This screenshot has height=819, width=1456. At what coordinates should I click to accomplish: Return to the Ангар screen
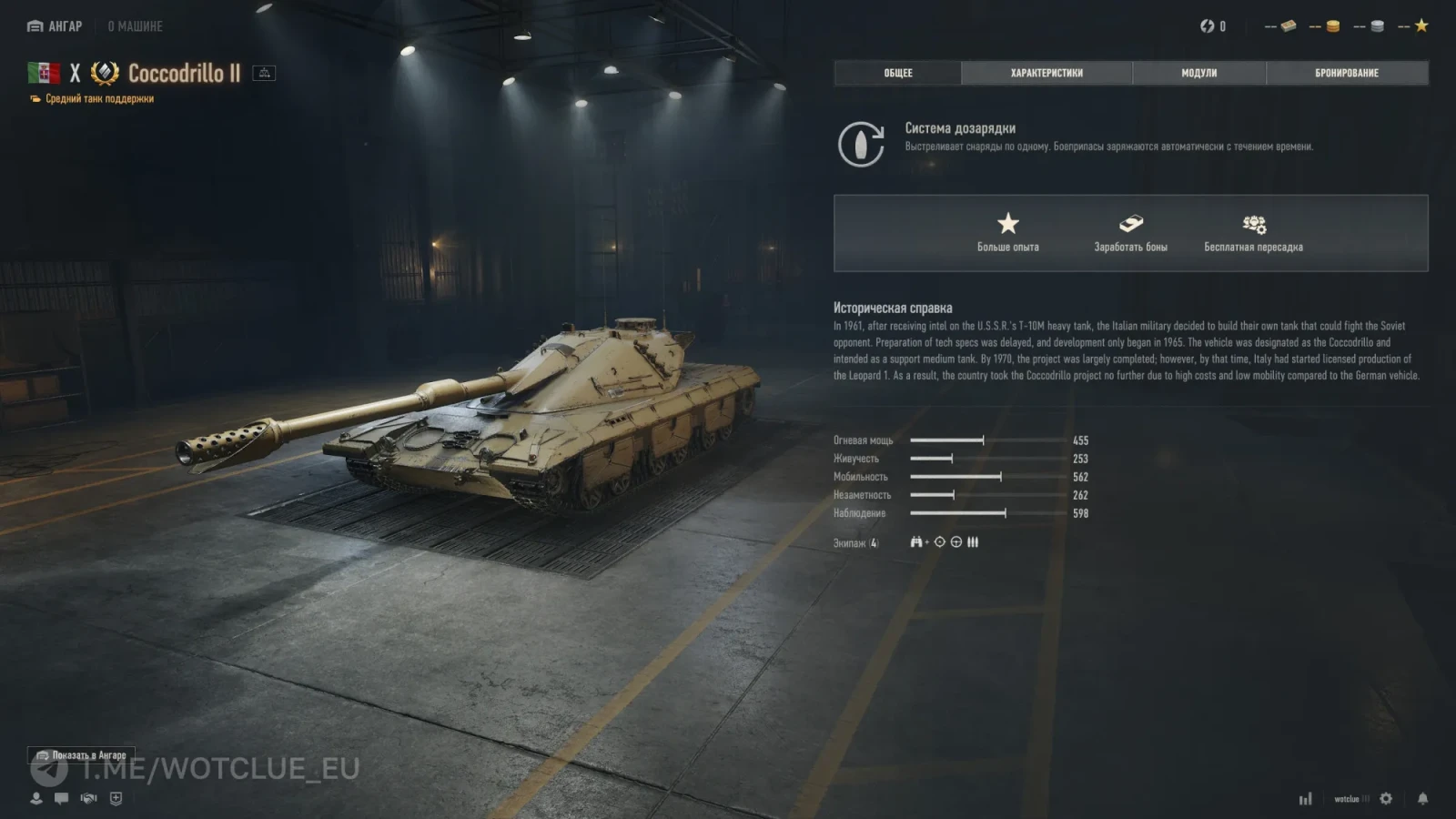[55, 26]
